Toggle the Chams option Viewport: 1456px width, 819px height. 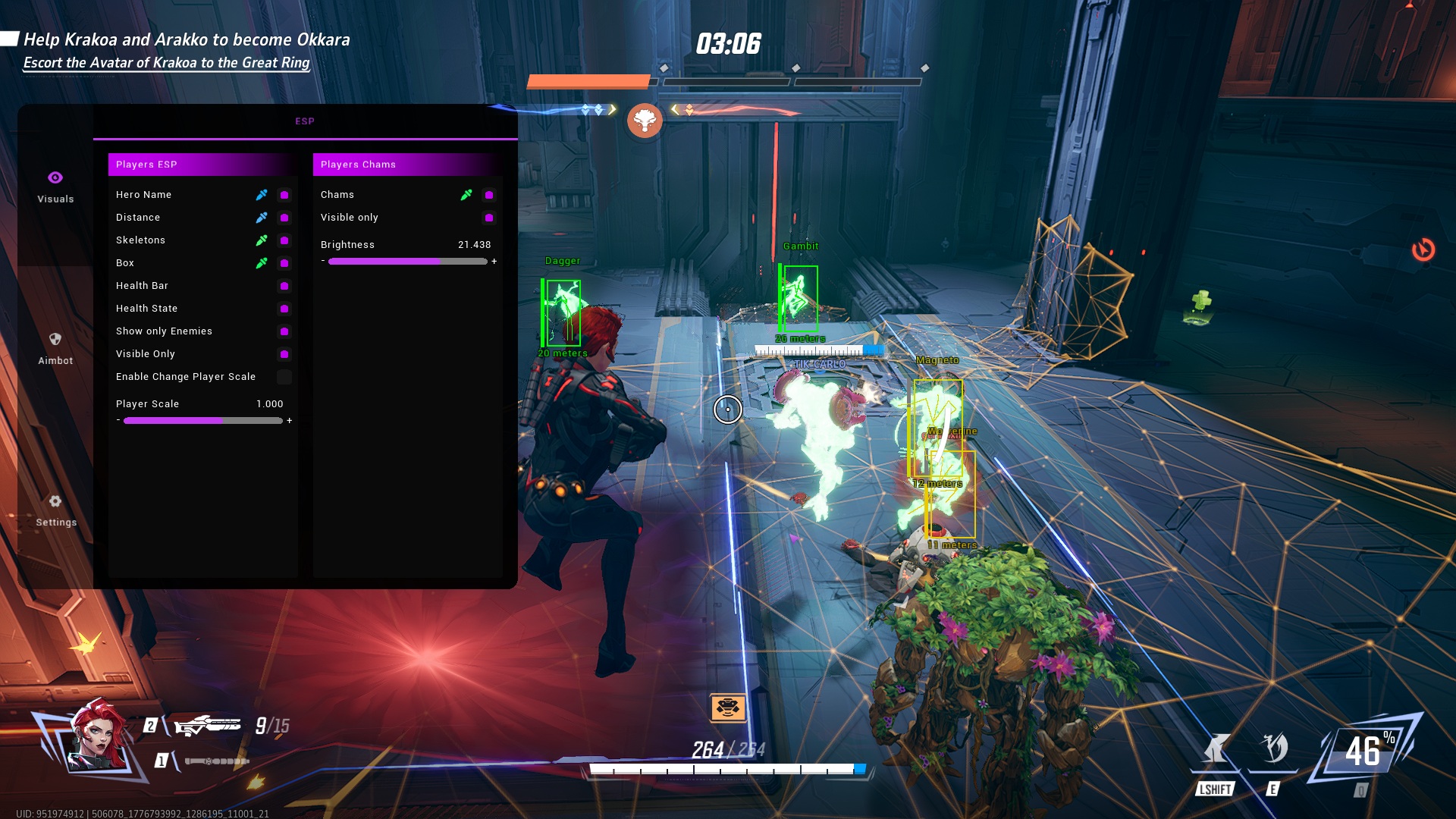tap(489, 195)
